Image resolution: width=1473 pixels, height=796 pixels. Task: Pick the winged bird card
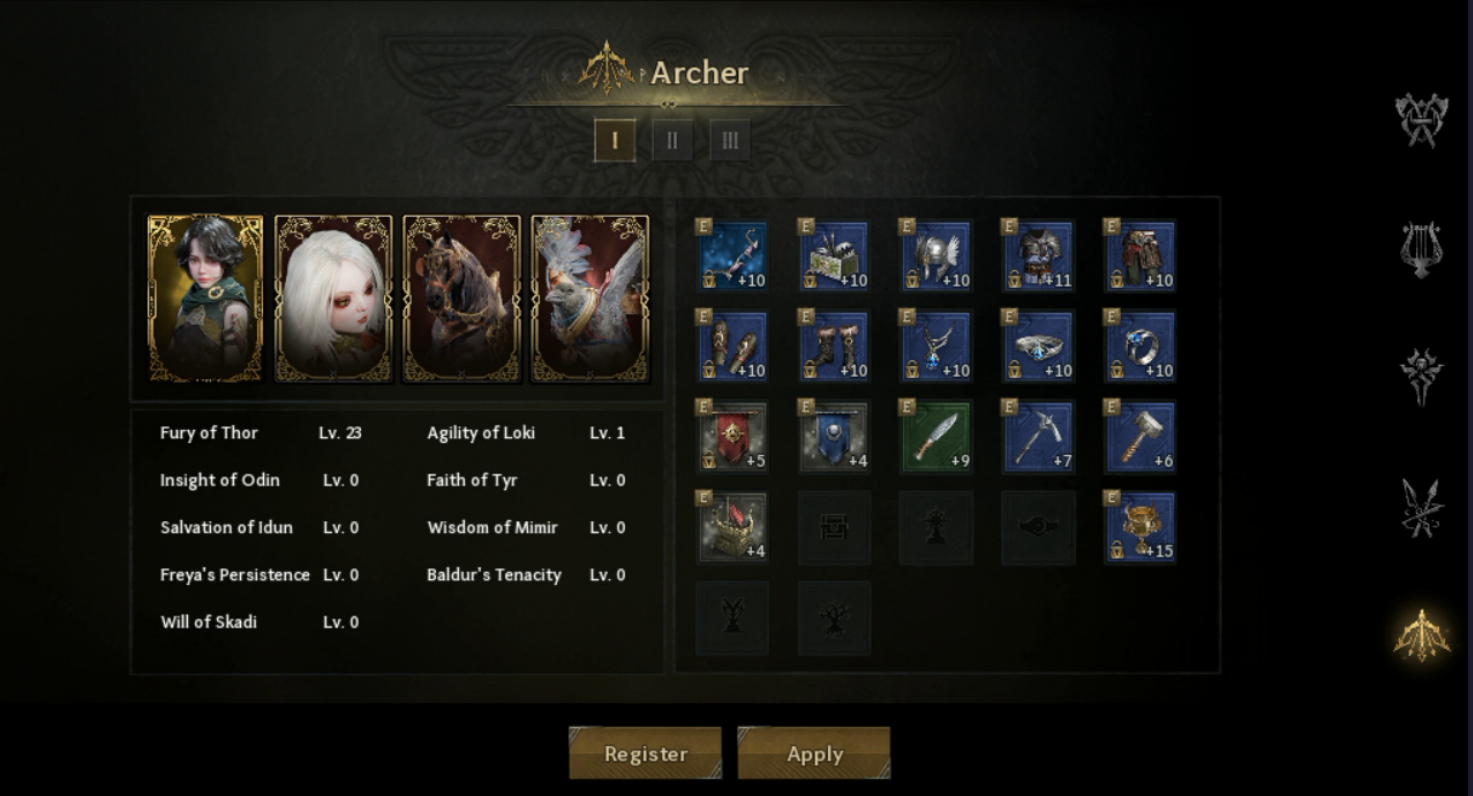590,298
